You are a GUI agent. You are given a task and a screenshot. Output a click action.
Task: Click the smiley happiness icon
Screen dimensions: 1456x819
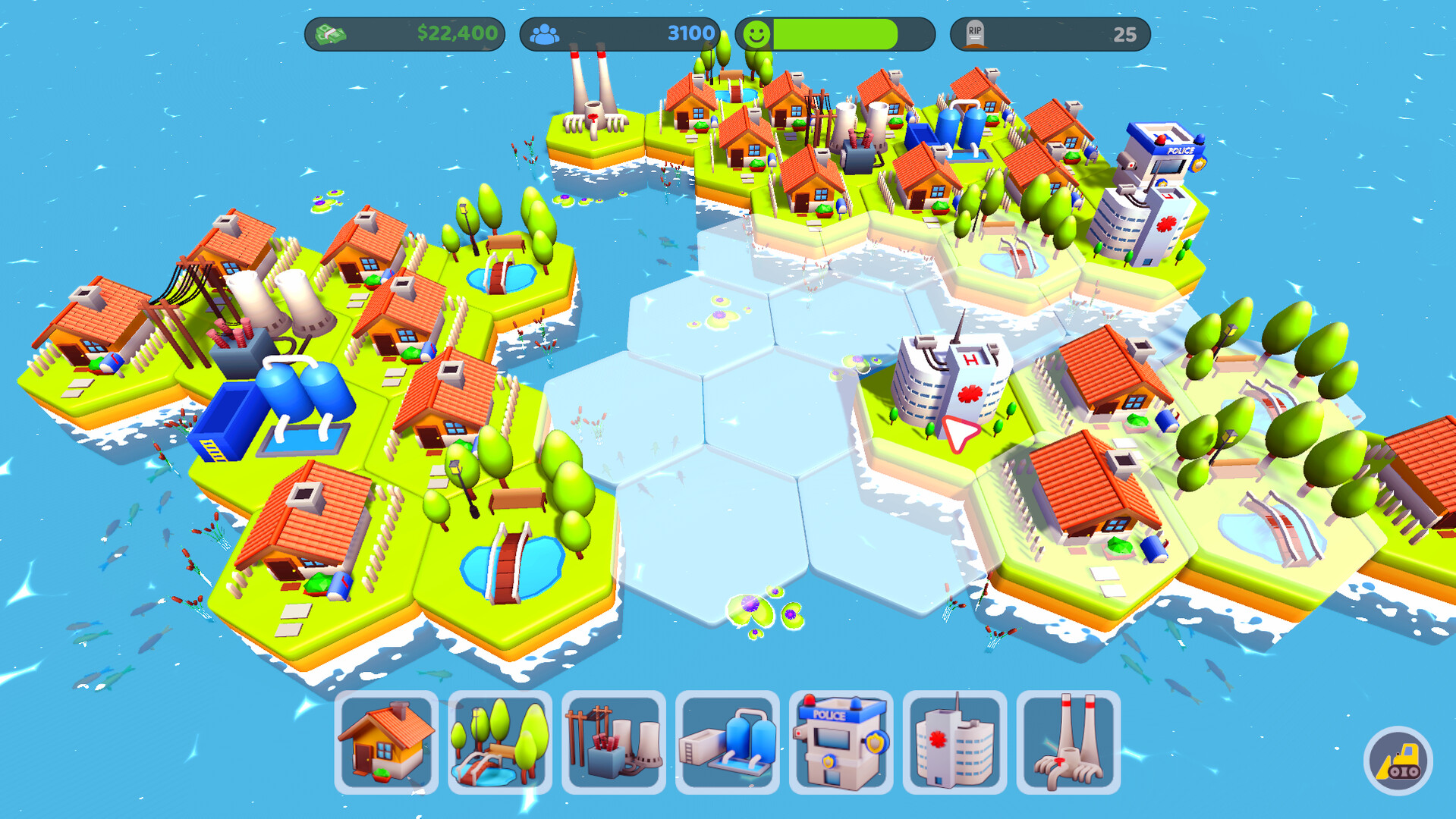756,32
